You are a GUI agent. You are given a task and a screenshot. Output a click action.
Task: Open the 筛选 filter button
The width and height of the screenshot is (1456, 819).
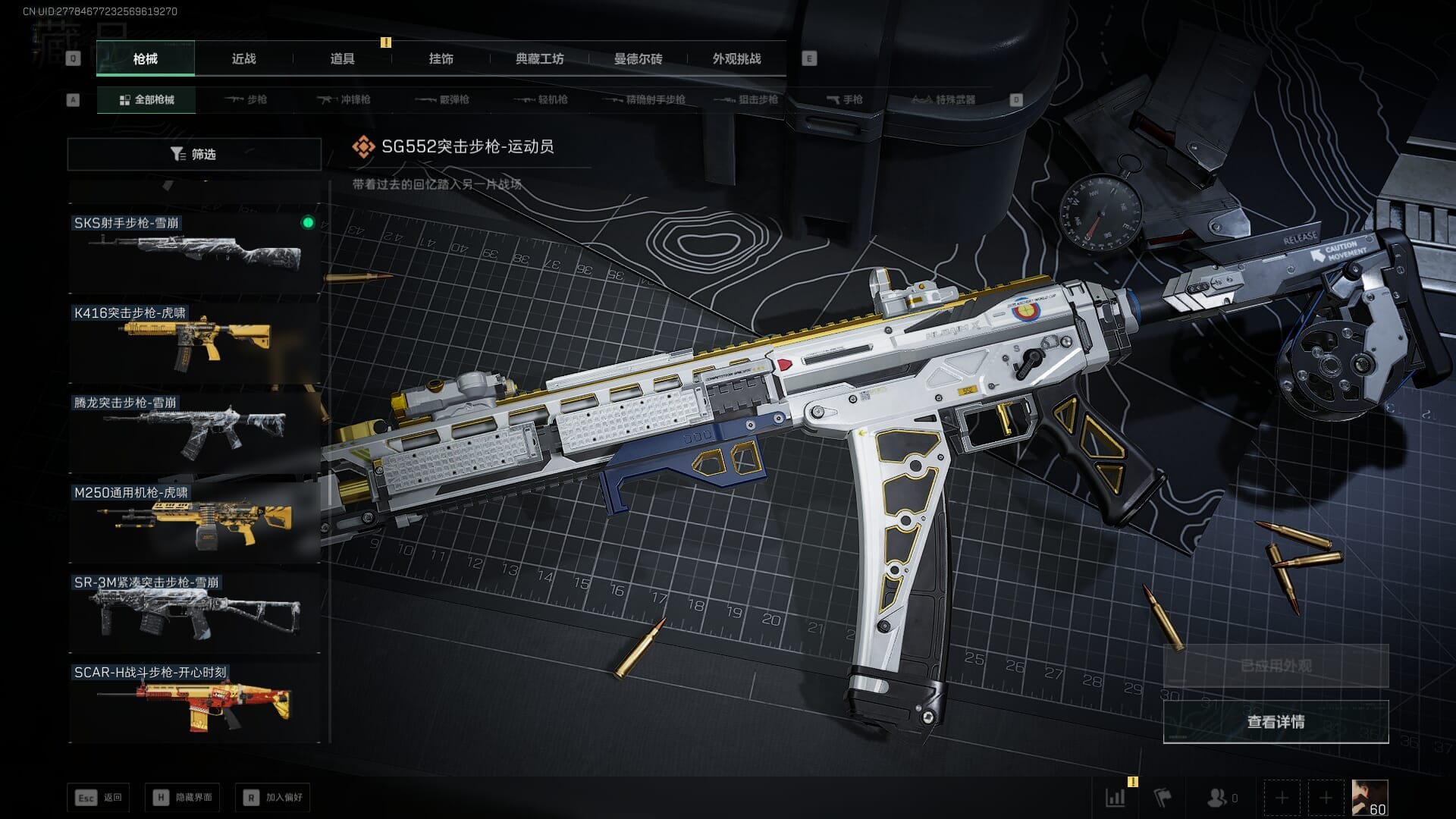click(194, 154)
